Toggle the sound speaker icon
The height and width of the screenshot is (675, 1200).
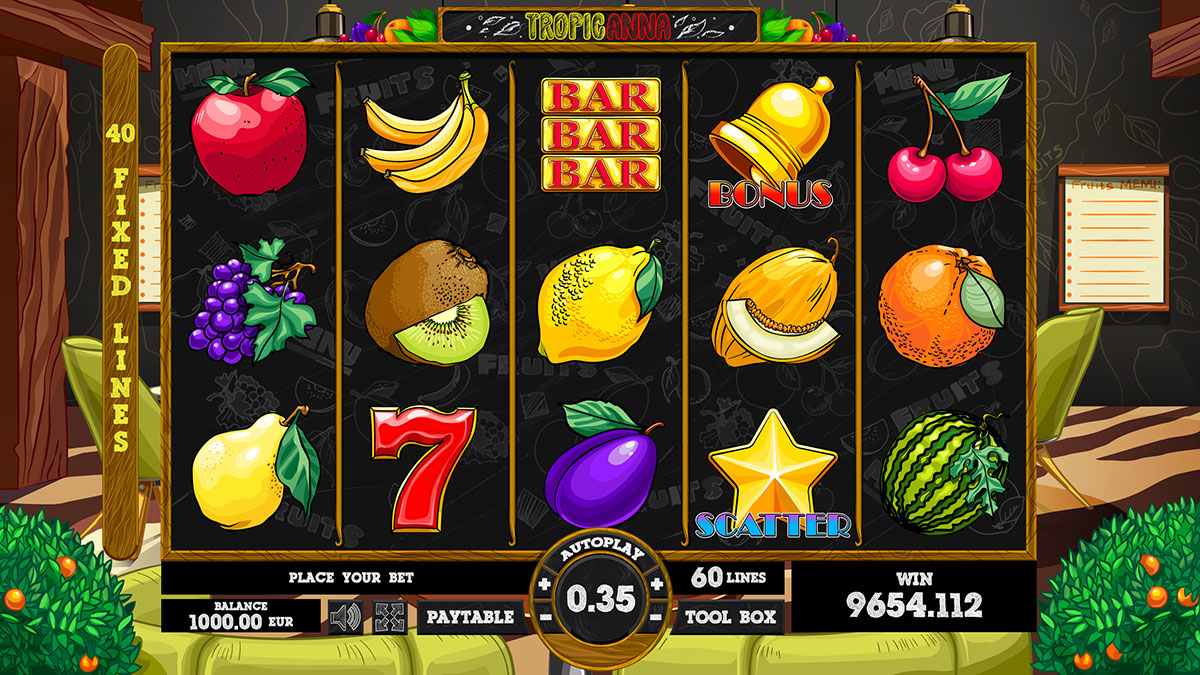pyautogui.click(x=345, y=617)
